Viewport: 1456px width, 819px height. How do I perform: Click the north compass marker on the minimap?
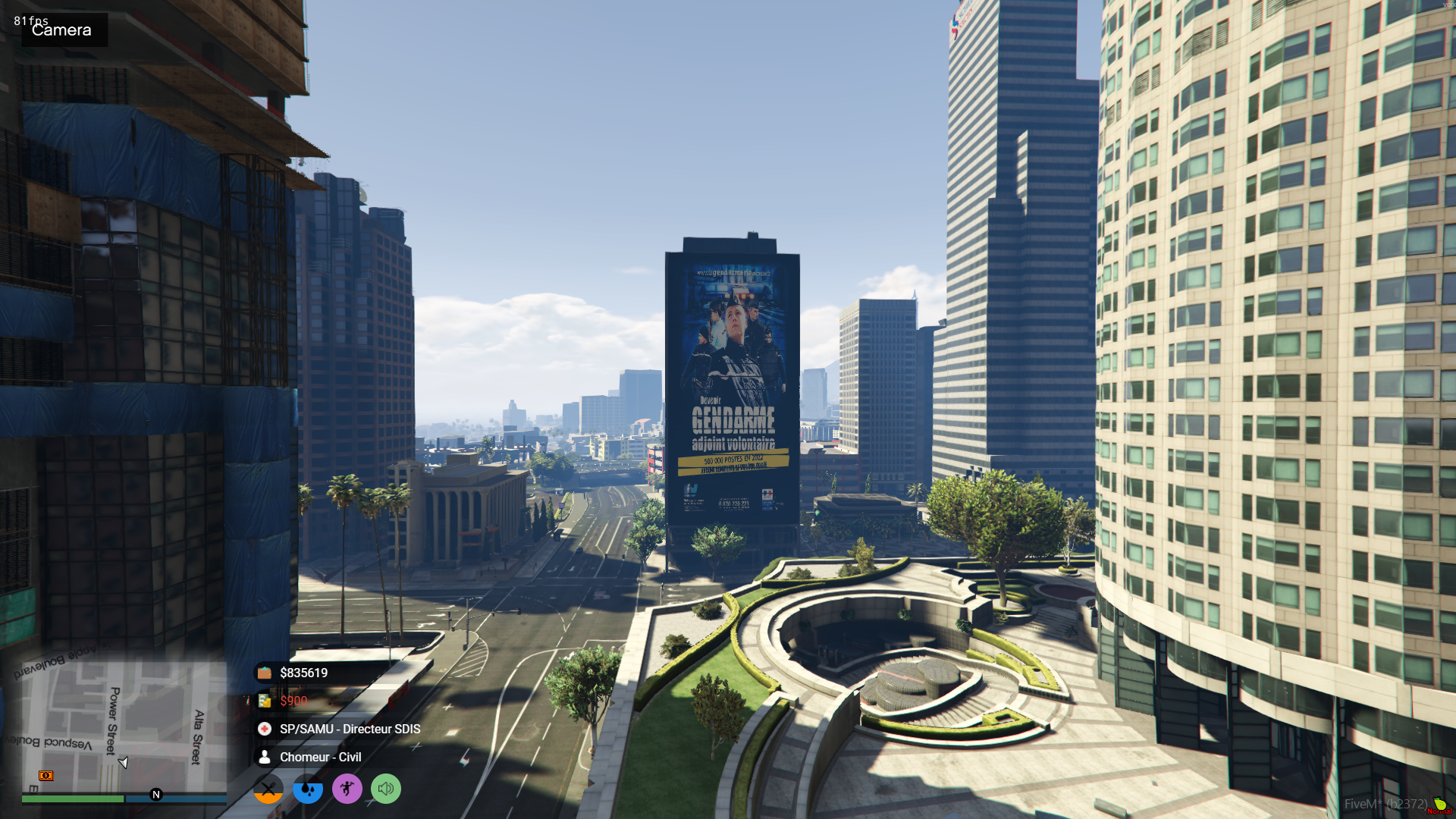pyautogui.click(x=156, y=795)
